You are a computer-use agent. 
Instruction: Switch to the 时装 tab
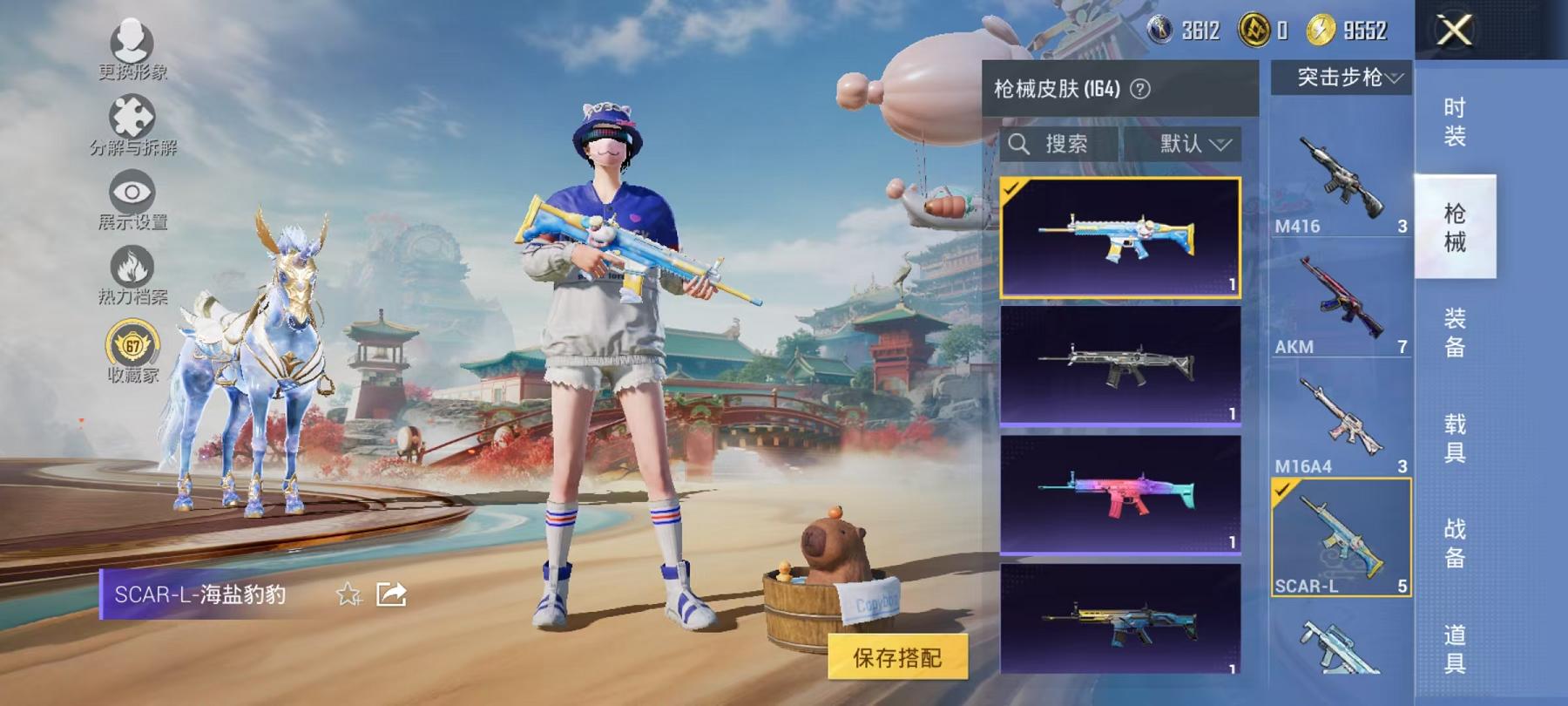coord(1456,122)
